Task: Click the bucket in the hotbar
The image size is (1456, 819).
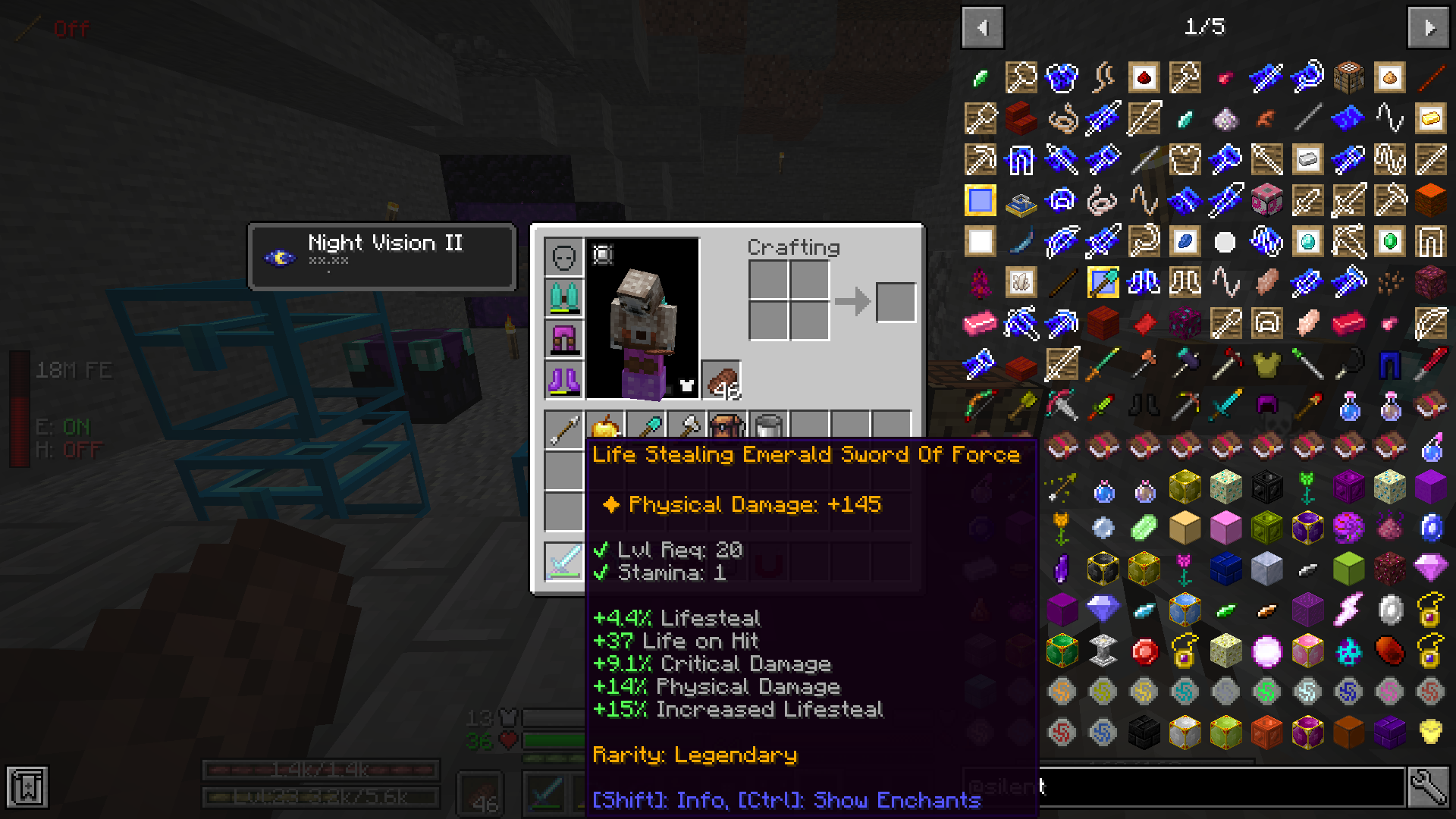Action: pos(767,425)
